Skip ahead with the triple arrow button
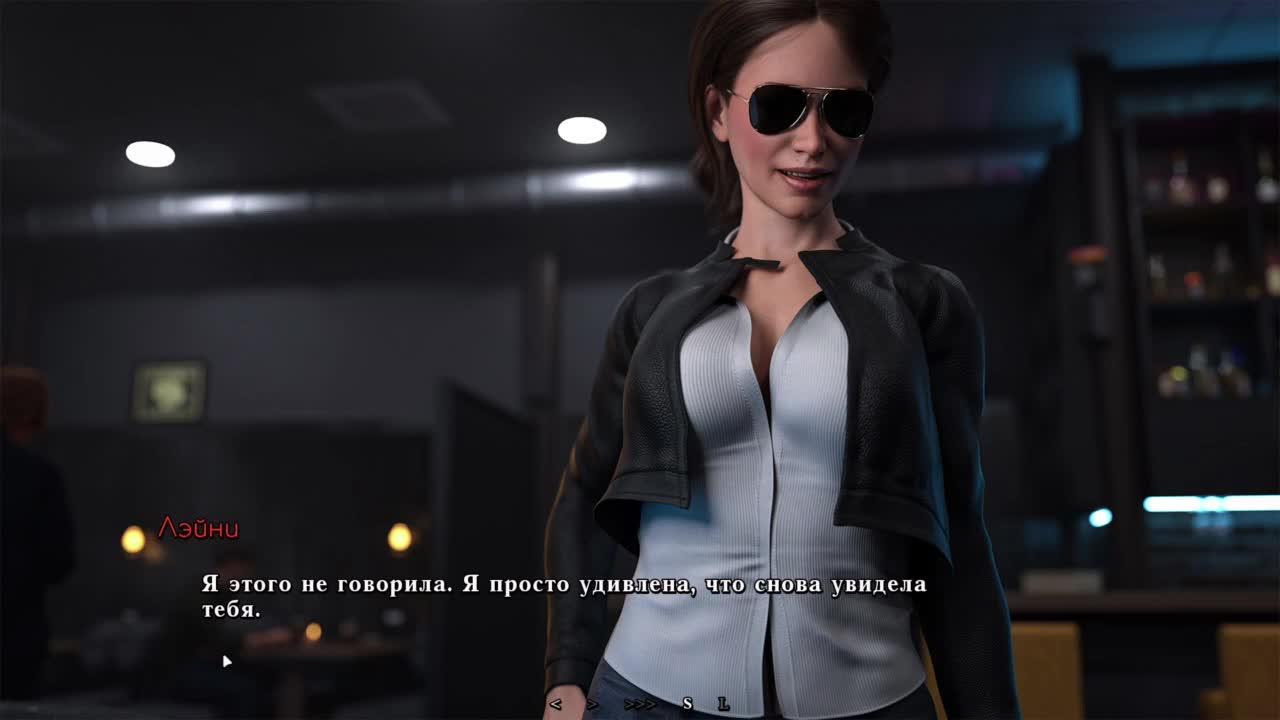 [x=640, y=704]
